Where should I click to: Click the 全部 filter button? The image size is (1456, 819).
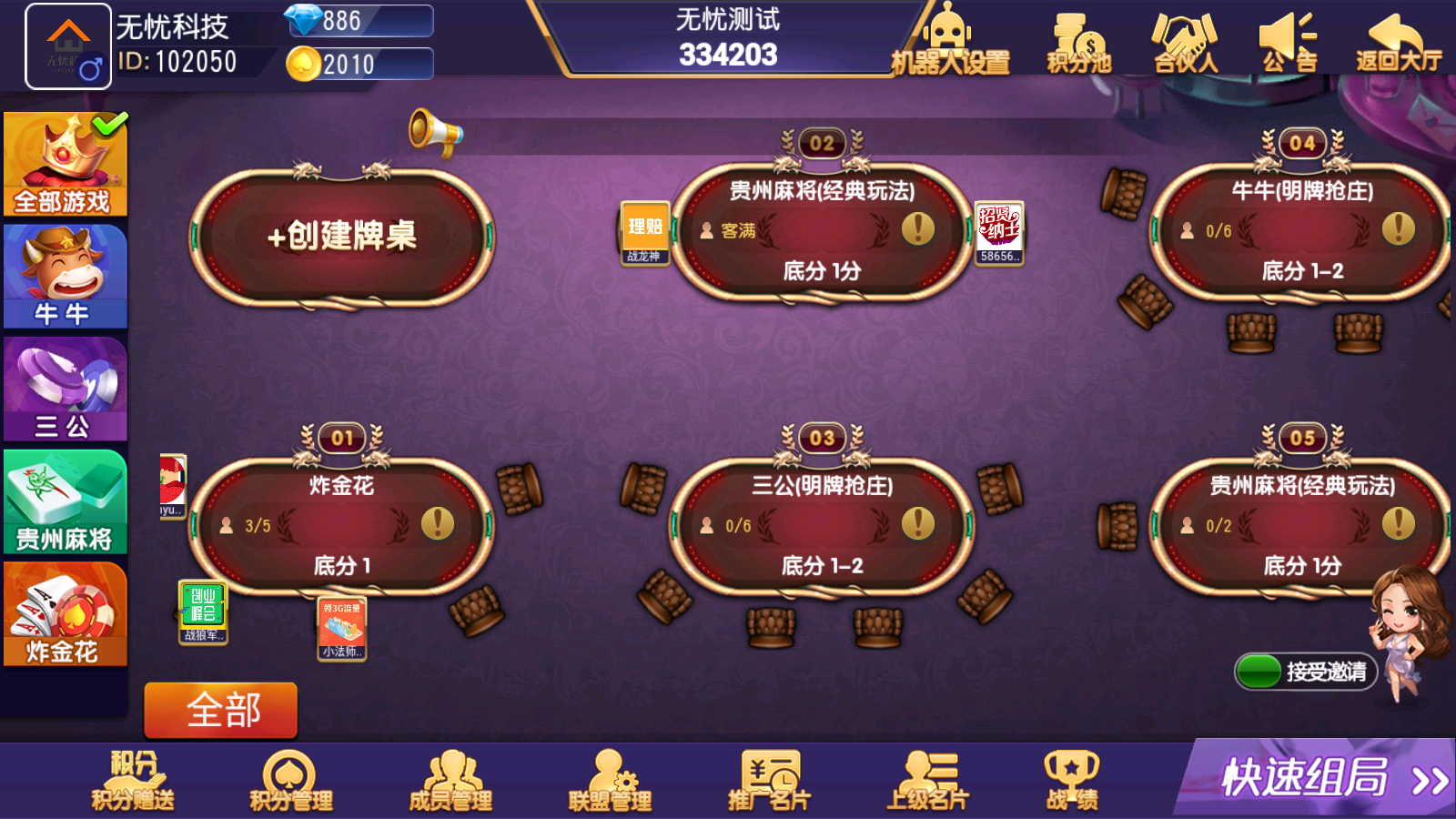click(219, 709)
